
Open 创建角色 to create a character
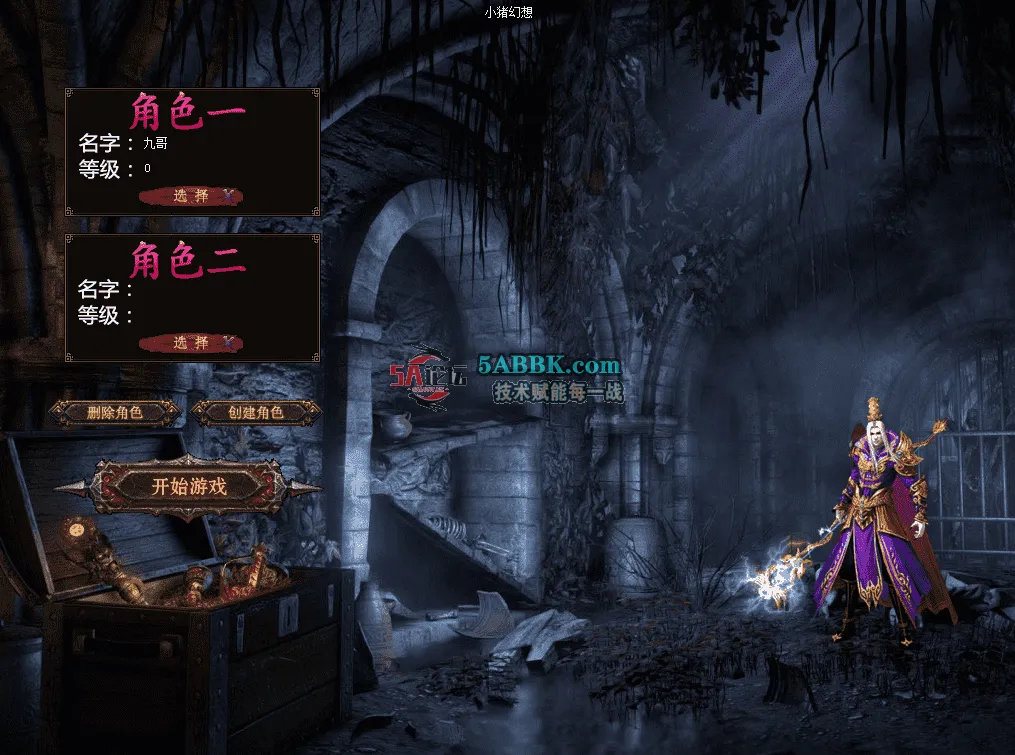pyautogui.click(x=256, y=412)
